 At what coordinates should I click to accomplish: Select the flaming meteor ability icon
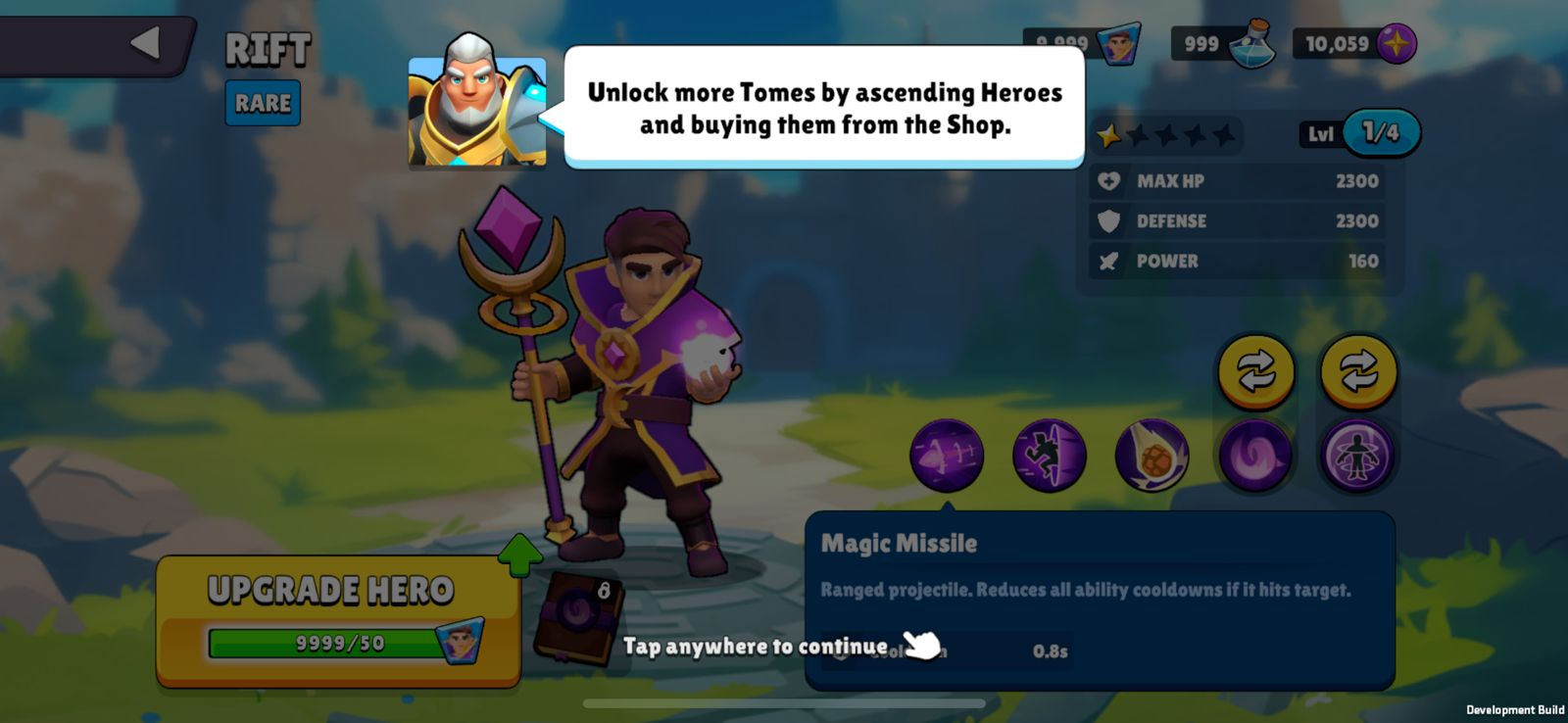point(1151,455)
